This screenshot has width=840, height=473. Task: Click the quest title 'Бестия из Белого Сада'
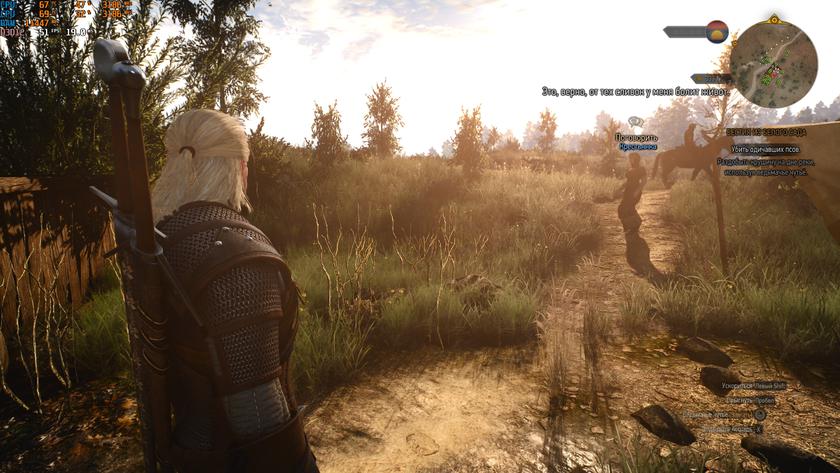(x=767, y=132)
